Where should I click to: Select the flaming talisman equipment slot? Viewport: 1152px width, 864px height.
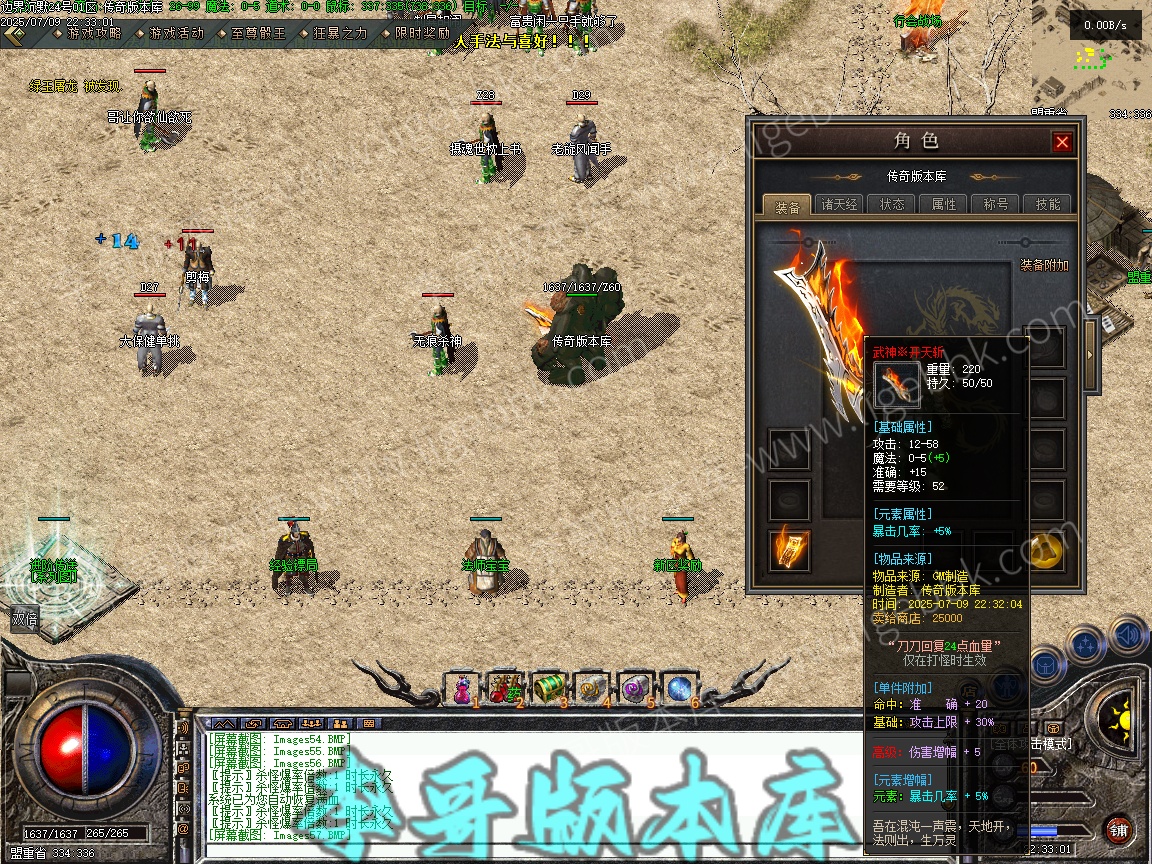coord(789,549)
